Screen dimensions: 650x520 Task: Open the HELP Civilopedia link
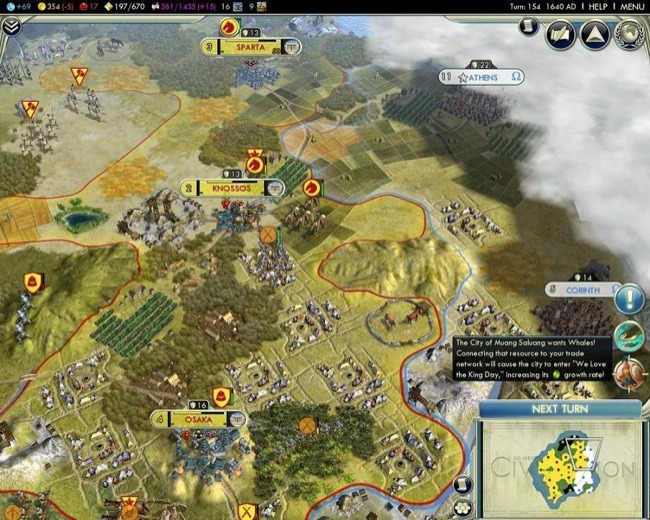point(598,6)
